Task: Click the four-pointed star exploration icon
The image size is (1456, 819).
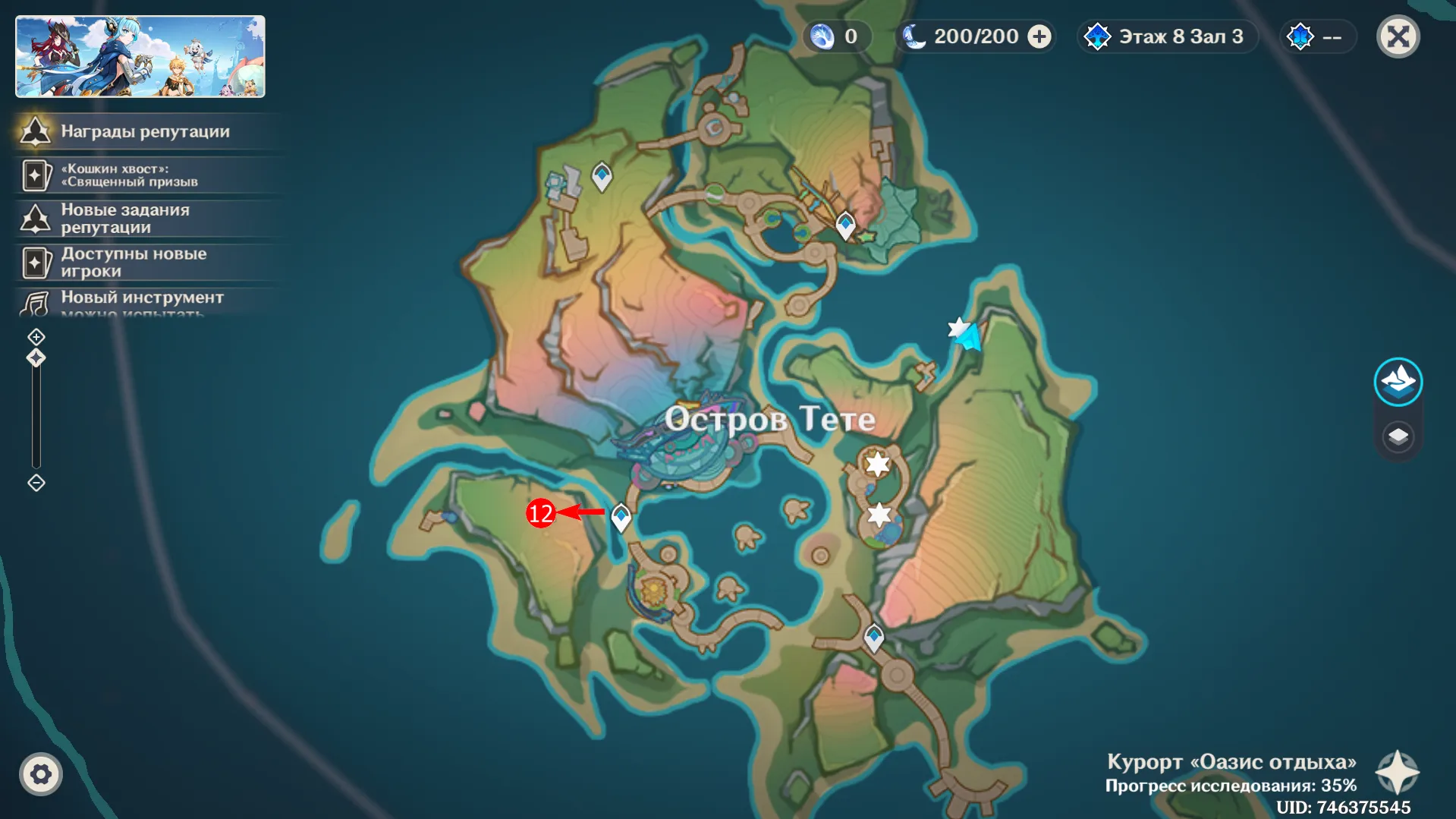Action: (1398, 773)
